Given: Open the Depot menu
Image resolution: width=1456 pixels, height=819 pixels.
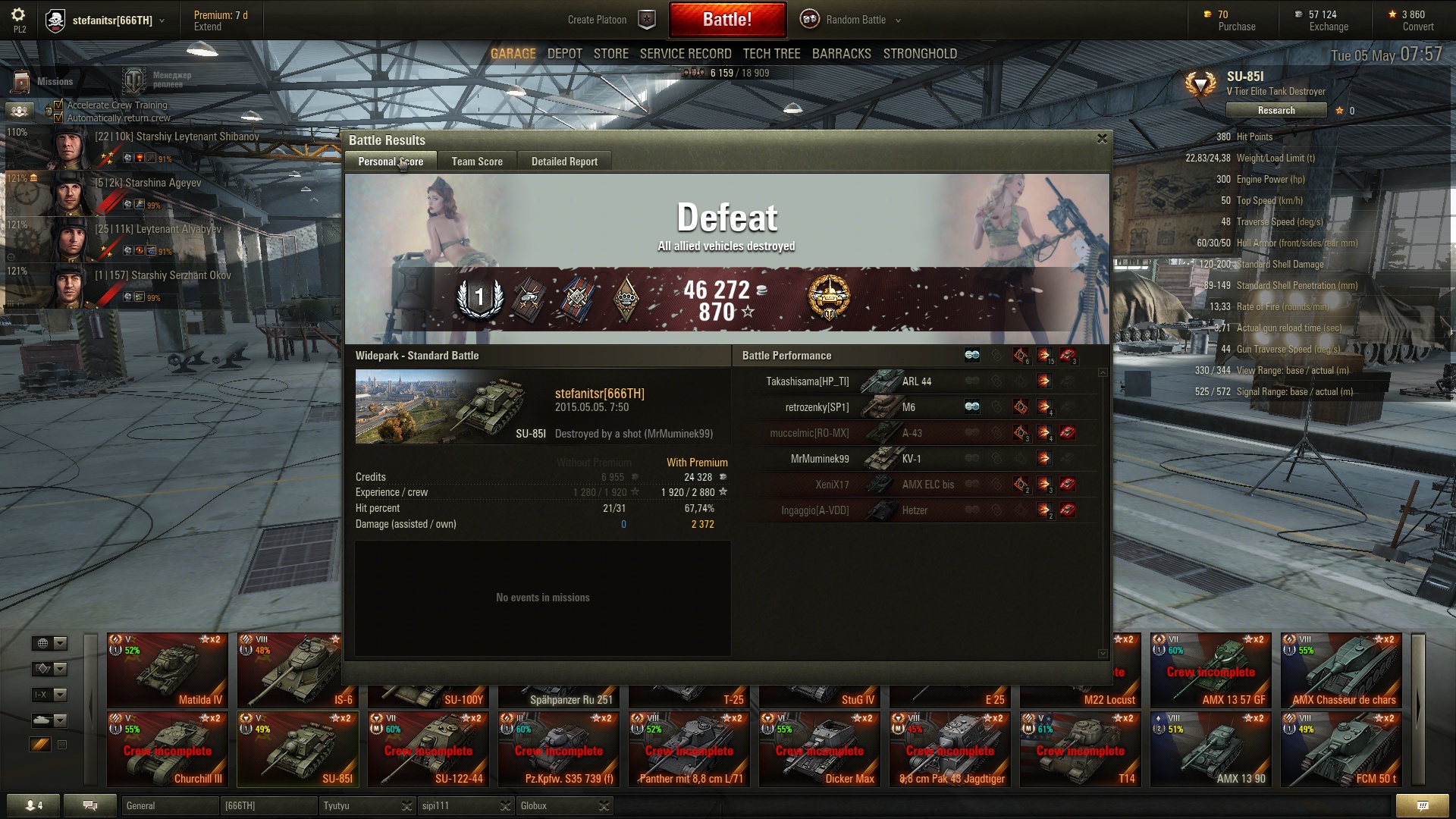Looking at the screenshot, I should 565,54.
